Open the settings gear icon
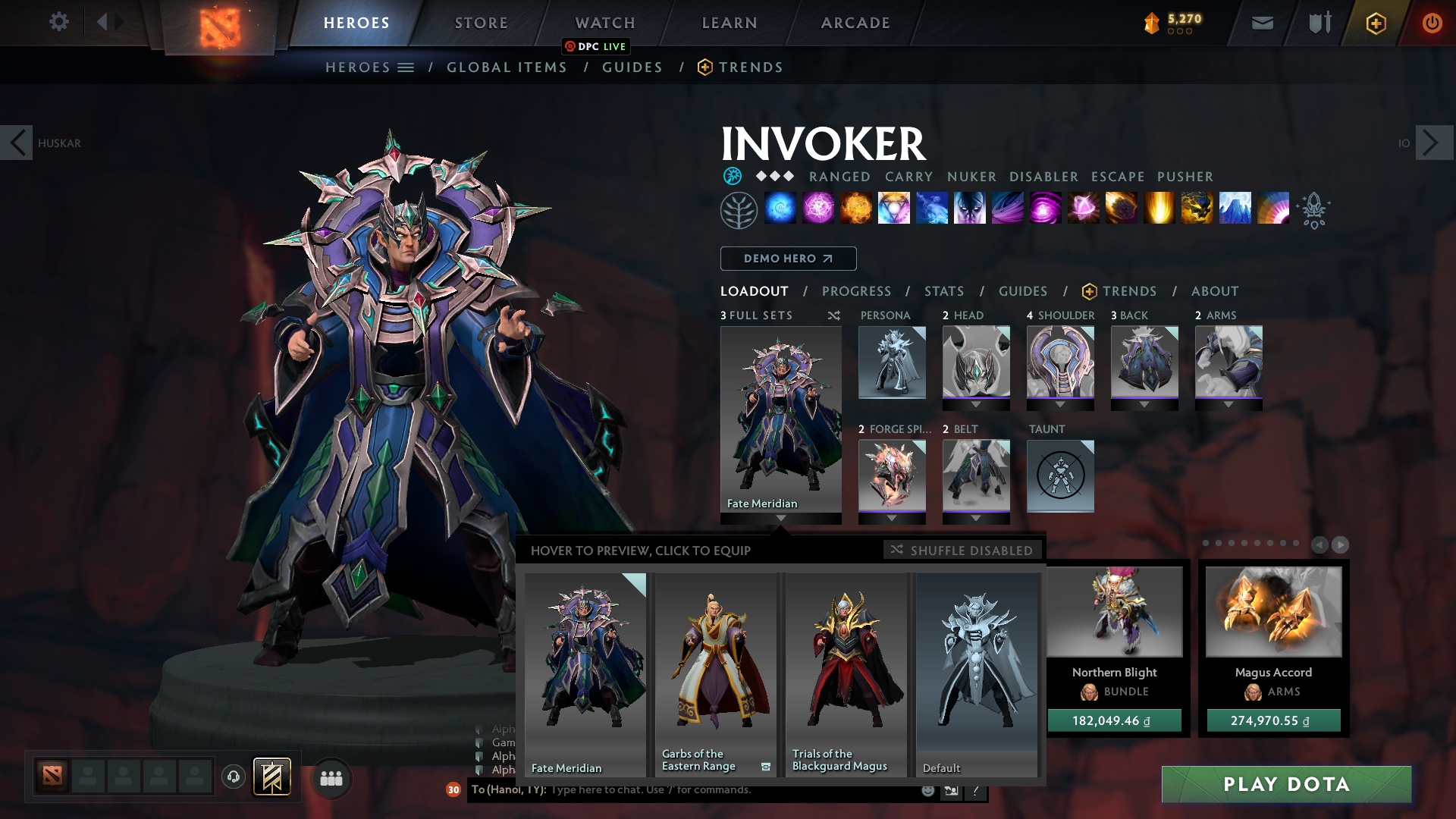1456x819 pixels. coord(58,22)
